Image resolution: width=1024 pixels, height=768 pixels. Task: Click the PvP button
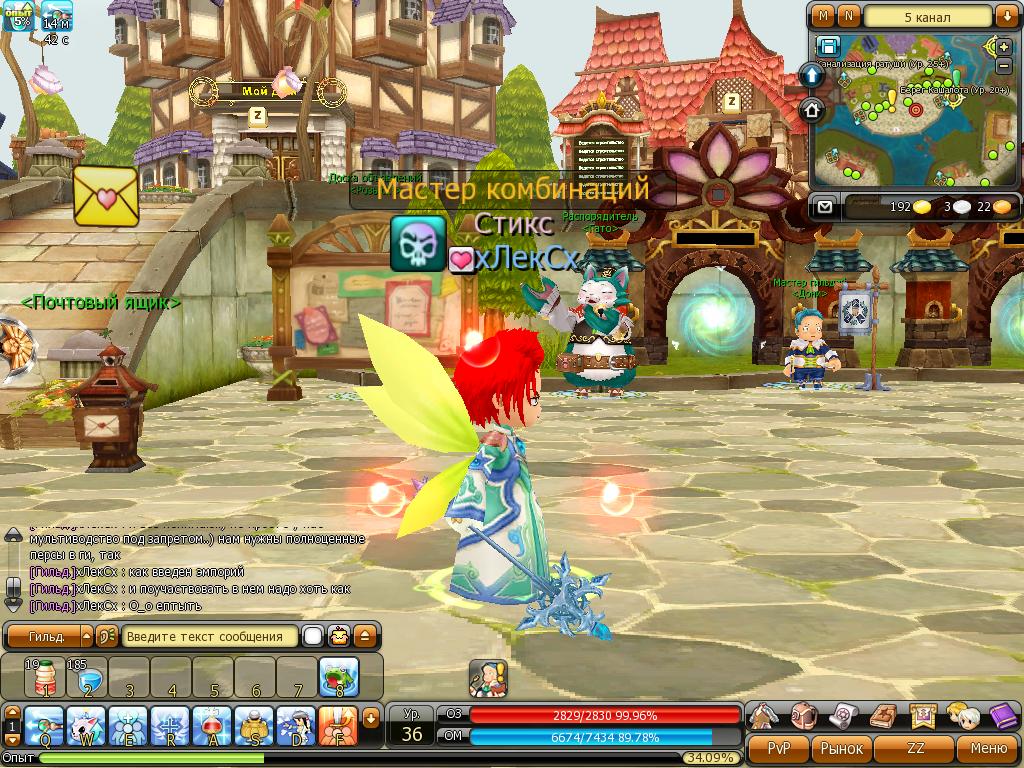[778, 748]
